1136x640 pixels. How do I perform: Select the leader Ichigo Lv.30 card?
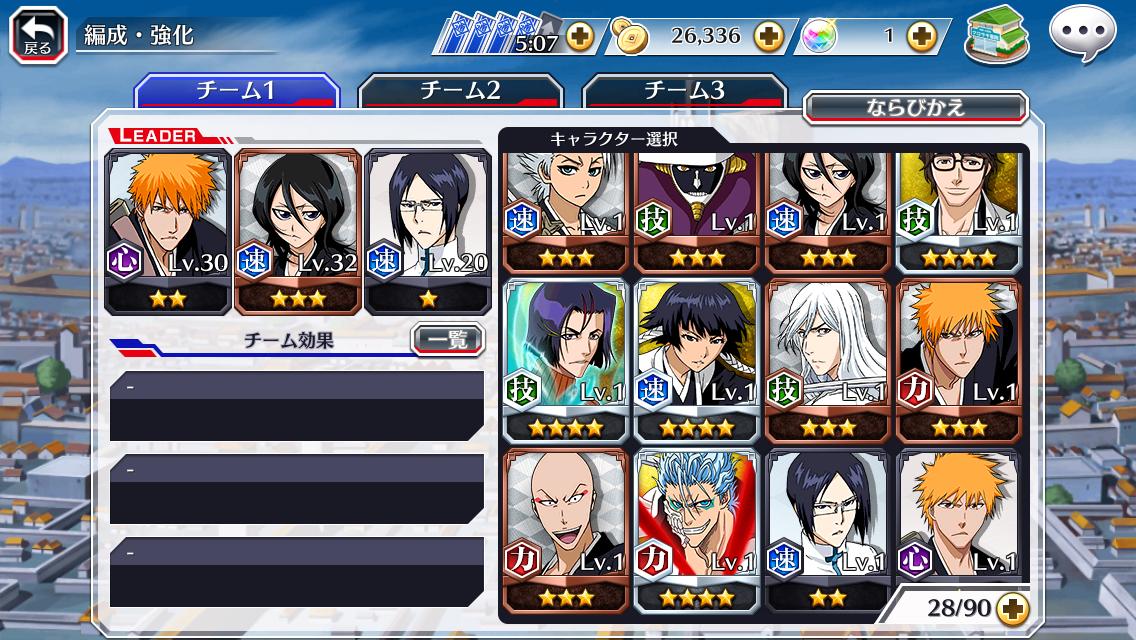click(x=168, y=230)
